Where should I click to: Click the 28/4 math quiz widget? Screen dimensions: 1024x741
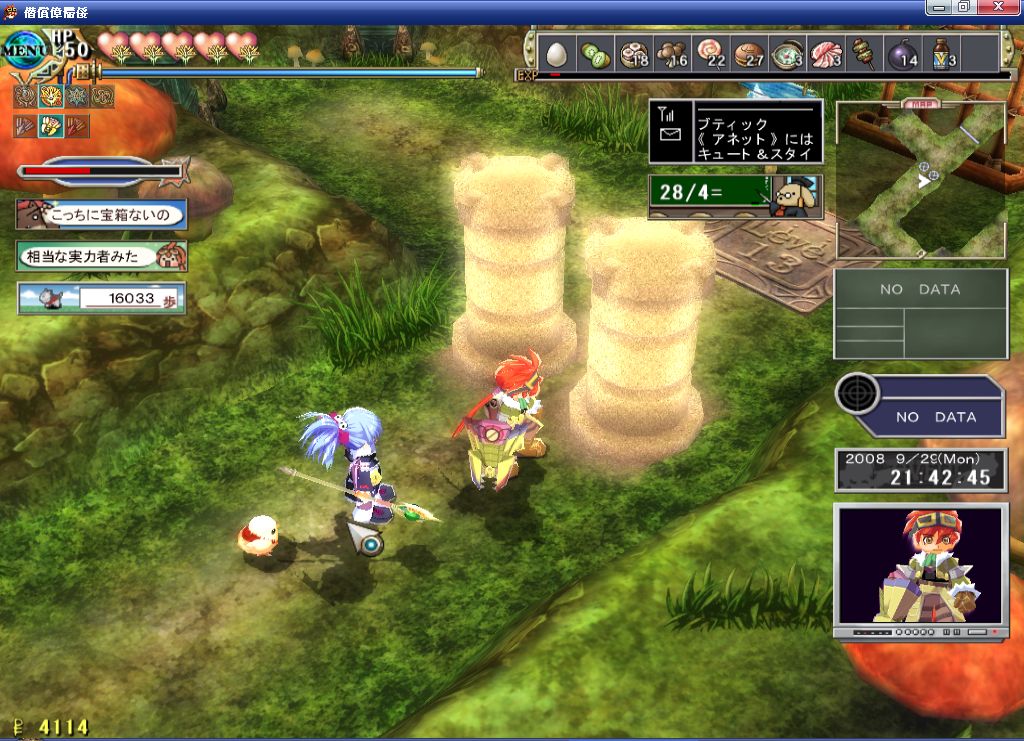[x=736, y=196]
